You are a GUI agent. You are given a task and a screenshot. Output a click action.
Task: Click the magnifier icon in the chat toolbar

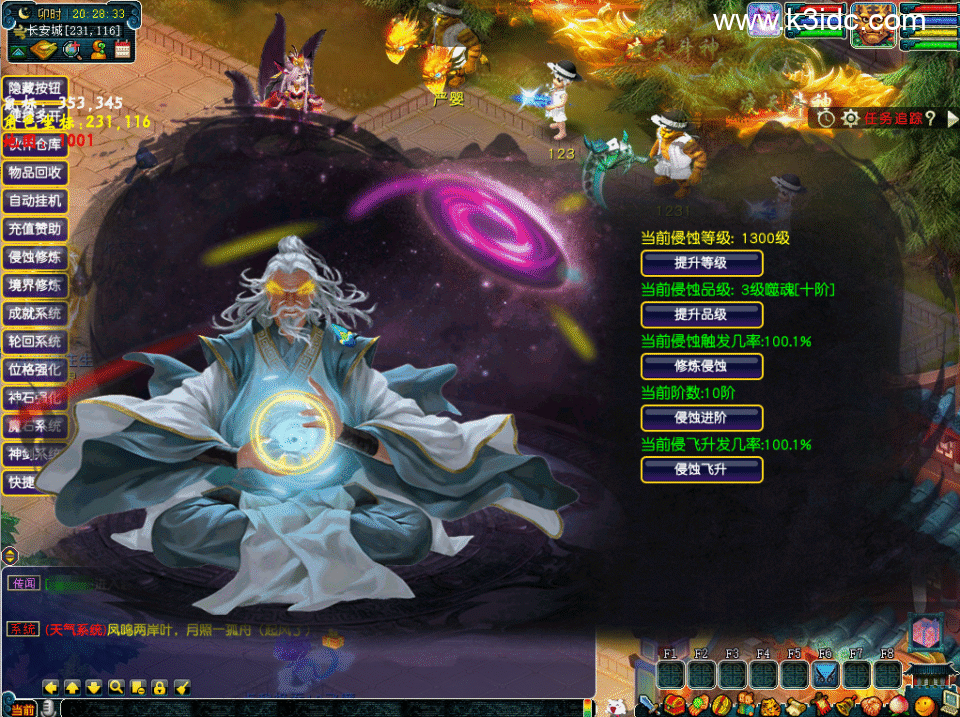(x=116, y=687)
